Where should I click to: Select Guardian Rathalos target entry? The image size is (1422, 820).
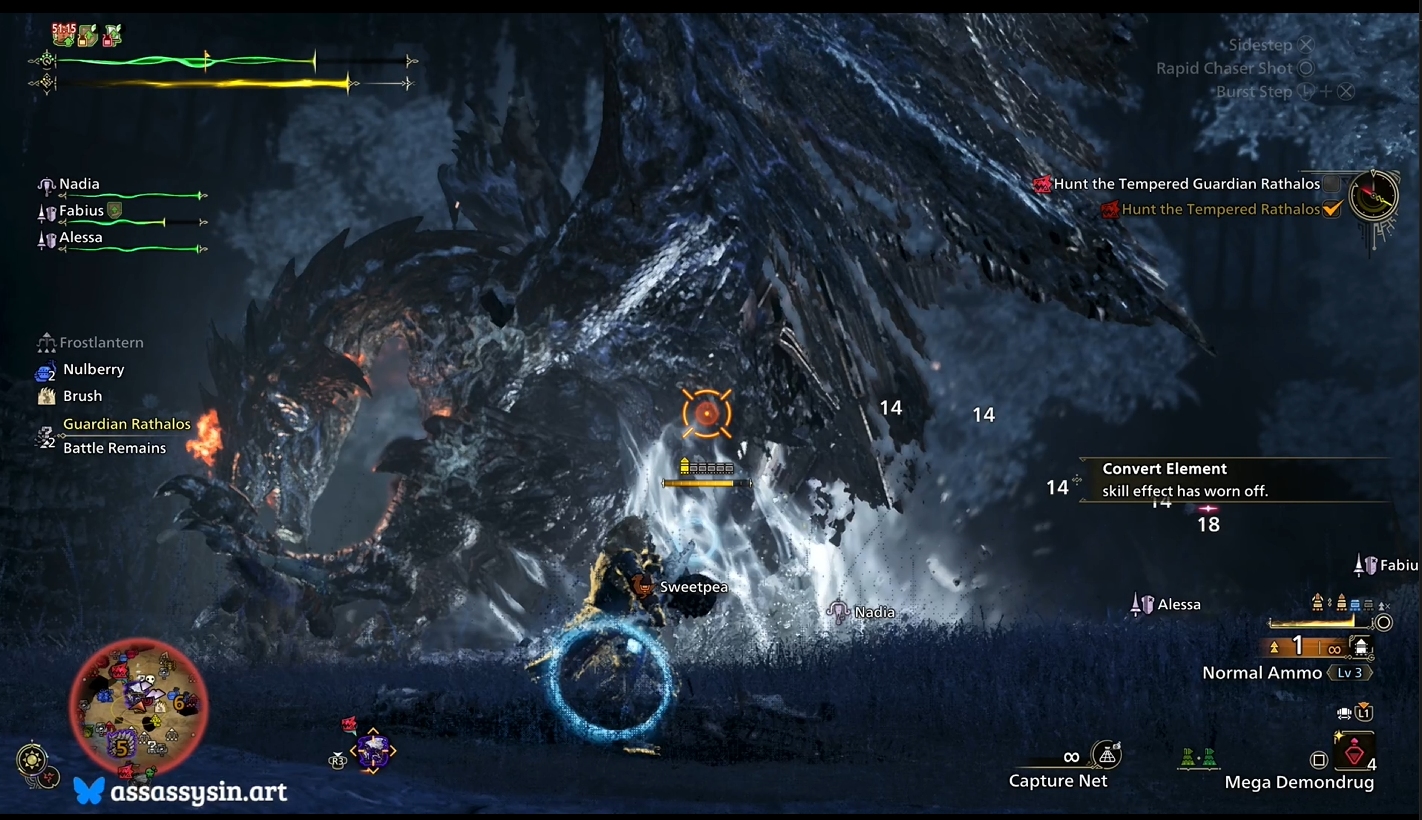pos(126,424)
